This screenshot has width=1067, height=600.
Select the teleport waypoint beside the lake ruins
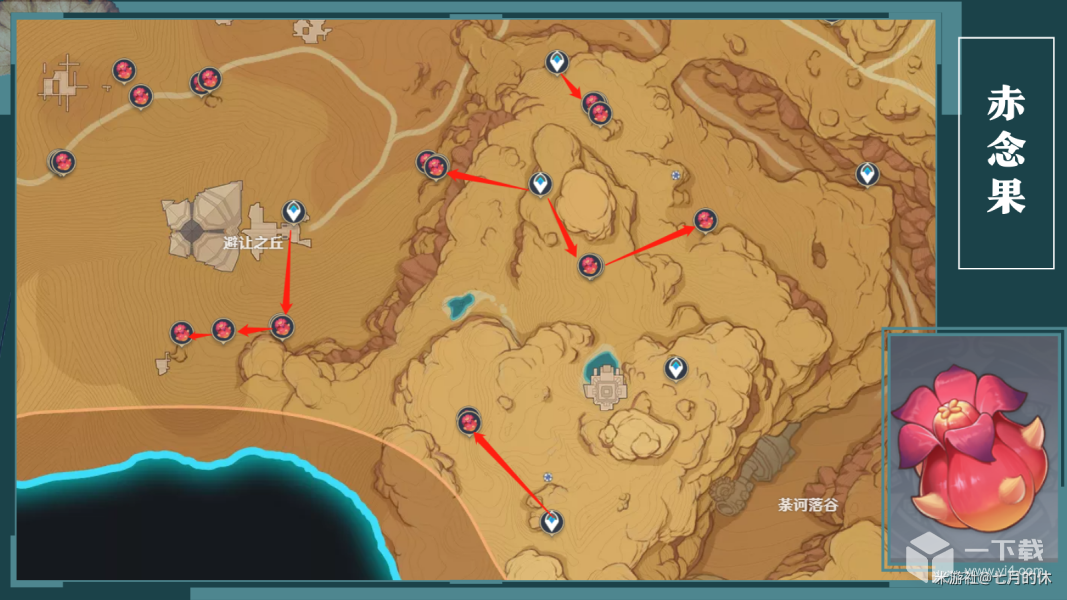(x=676, y=368)
